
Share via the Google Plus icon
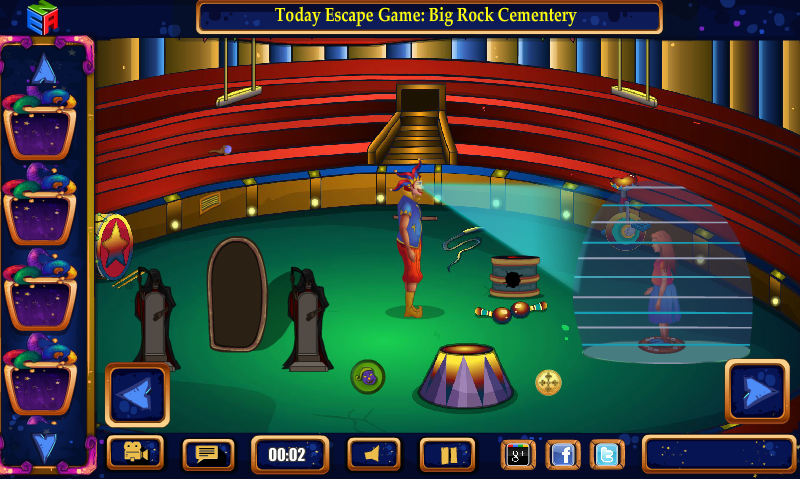(518, 454)
